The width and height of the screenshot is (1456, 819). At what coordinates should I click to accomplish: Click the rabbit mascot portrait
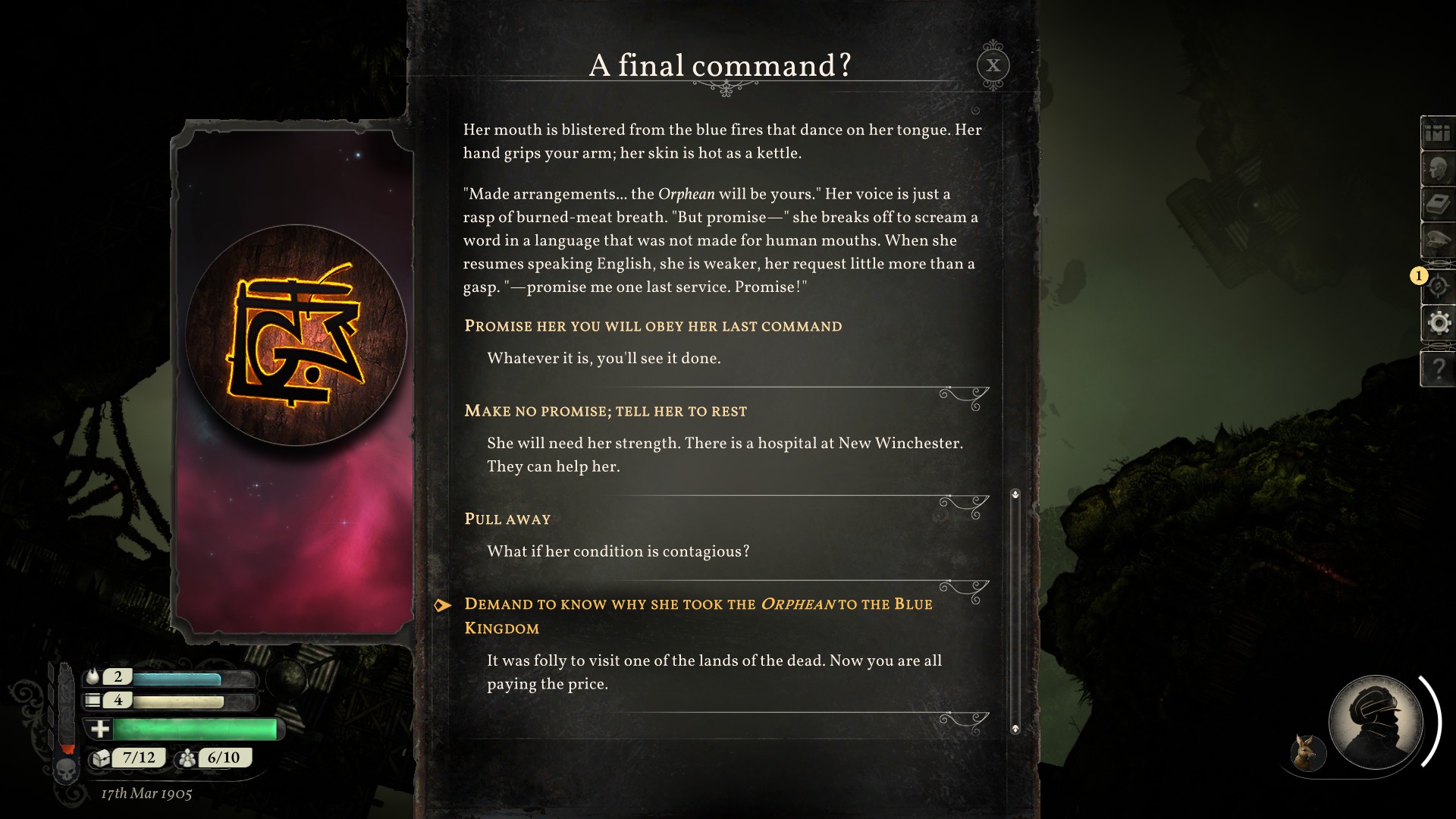click(x=1307, y=752)
